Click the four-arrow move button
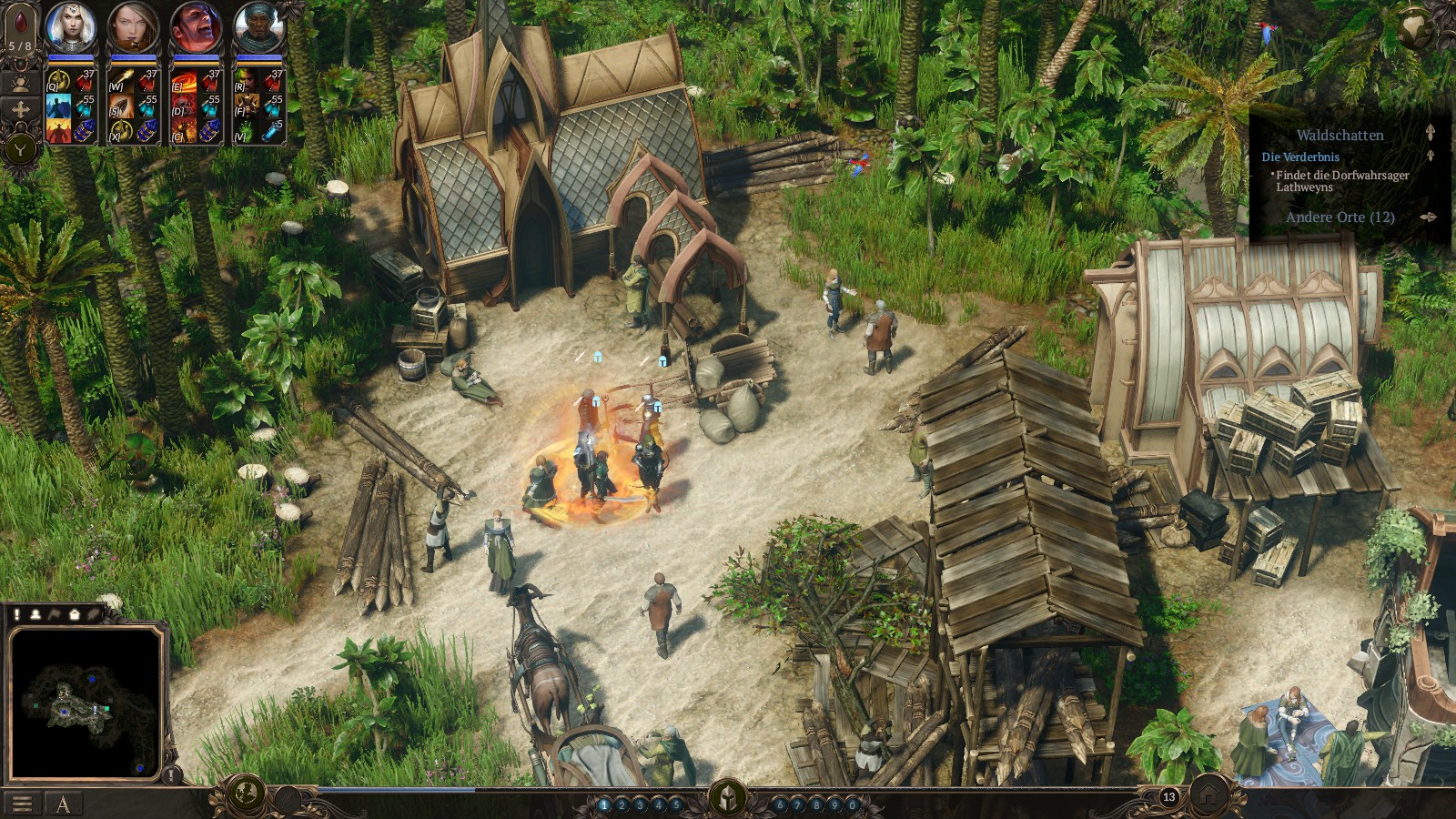The width and height of the screenshot is (1456, 819). (20, 109)
